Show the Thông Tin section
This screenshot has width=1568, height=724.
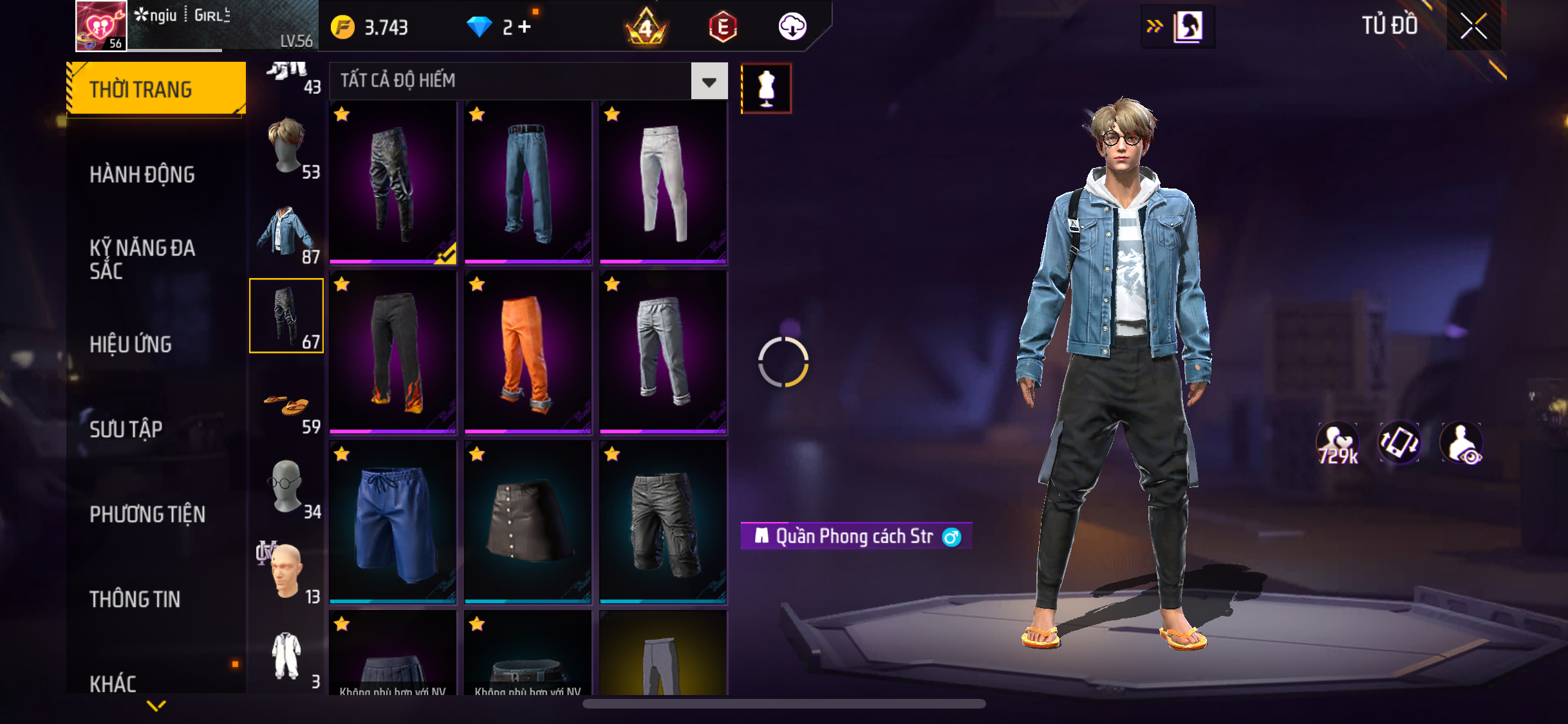click(135, 599)
